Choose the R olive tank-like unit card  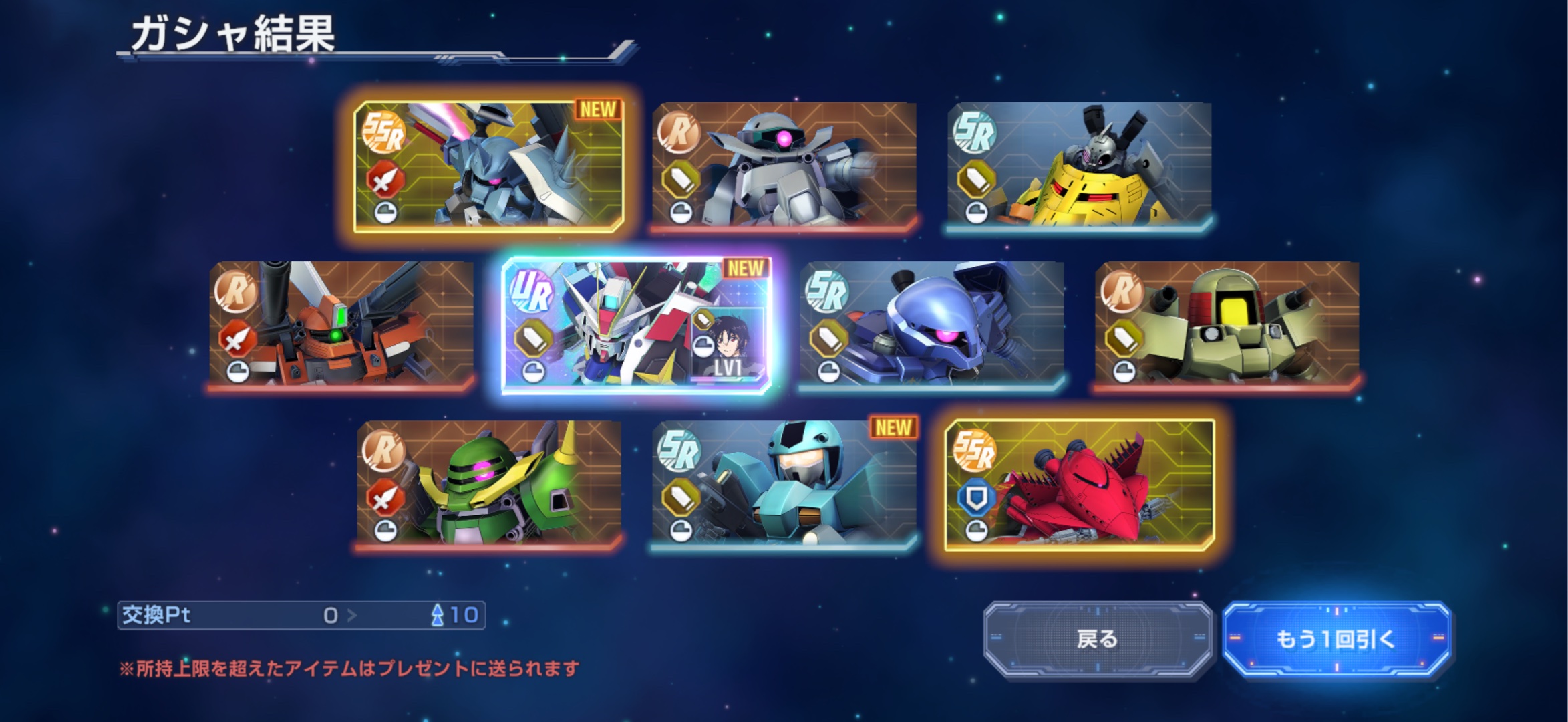[x=1227, y=324]
